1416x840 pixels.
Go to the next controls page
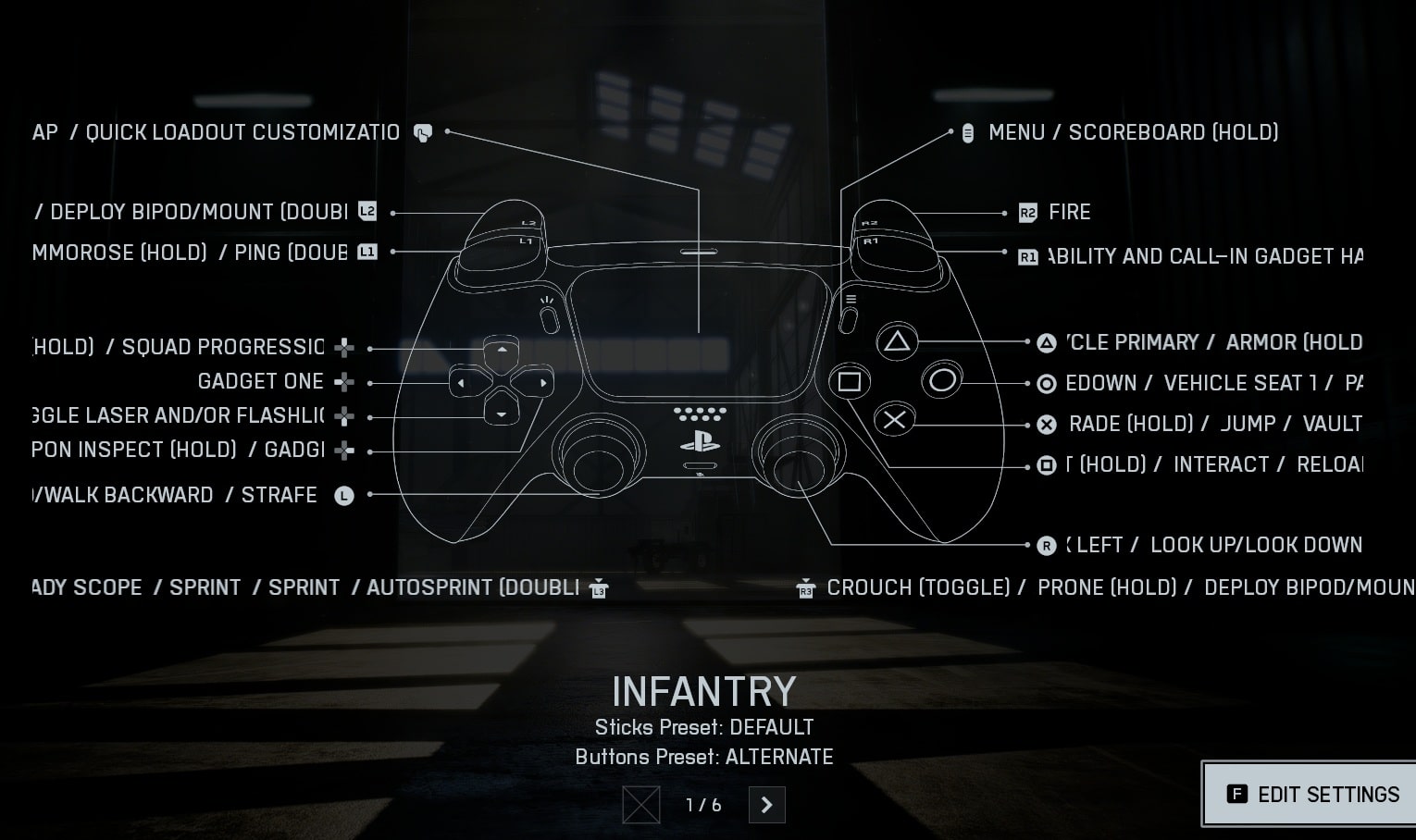click(x=766, y=805)
